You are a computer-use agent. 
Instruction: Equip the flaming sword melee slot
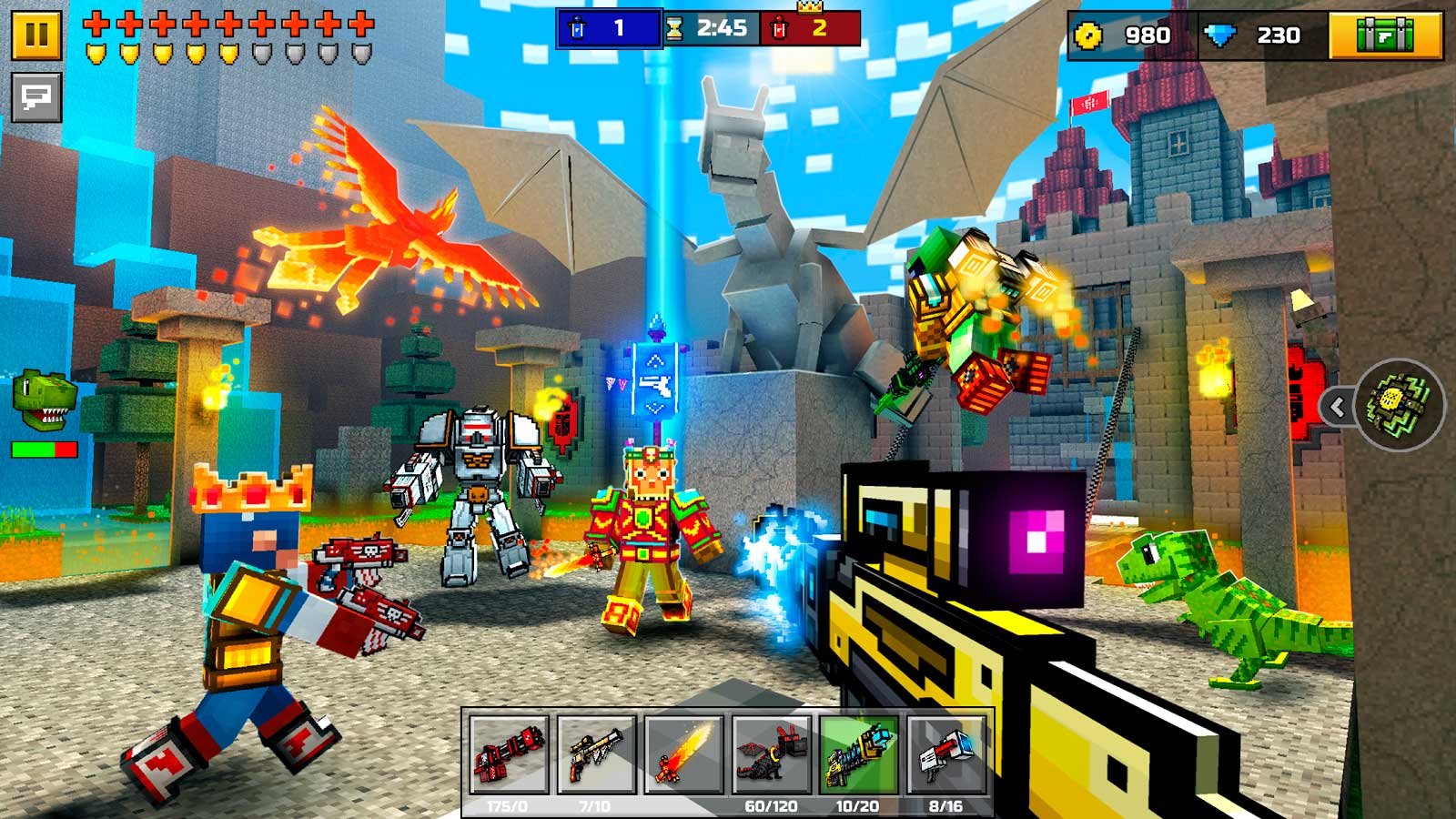(x=683, y=755)
